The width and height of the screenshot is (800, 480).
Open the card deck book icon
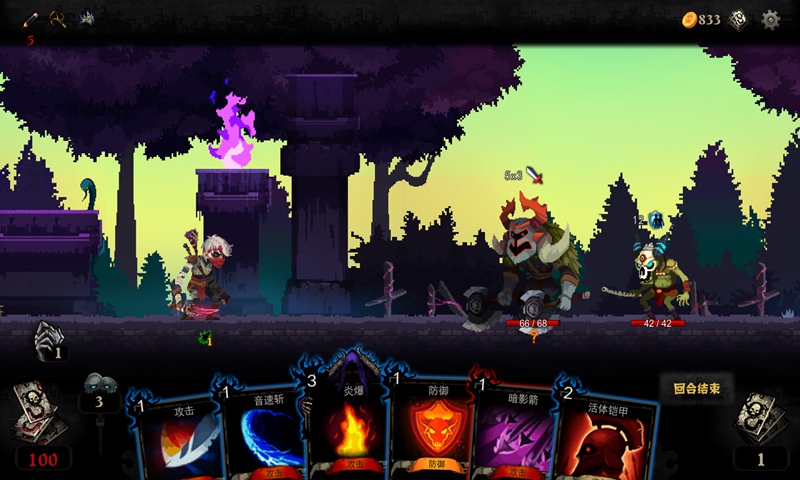pyautogui.click(x=738, y=19)
